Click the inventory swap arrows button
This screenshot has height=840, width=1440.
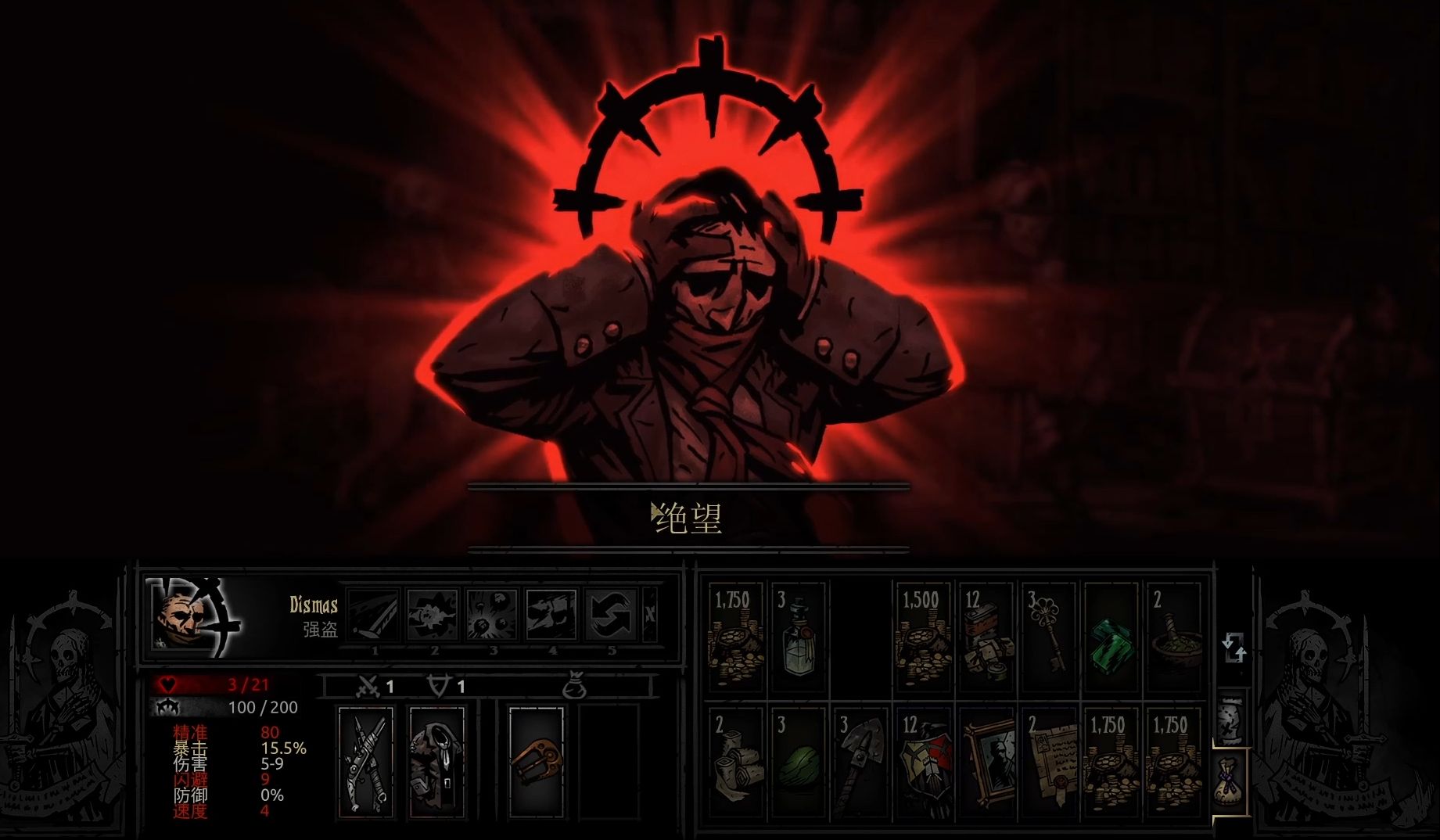(x=1234, y=648)
